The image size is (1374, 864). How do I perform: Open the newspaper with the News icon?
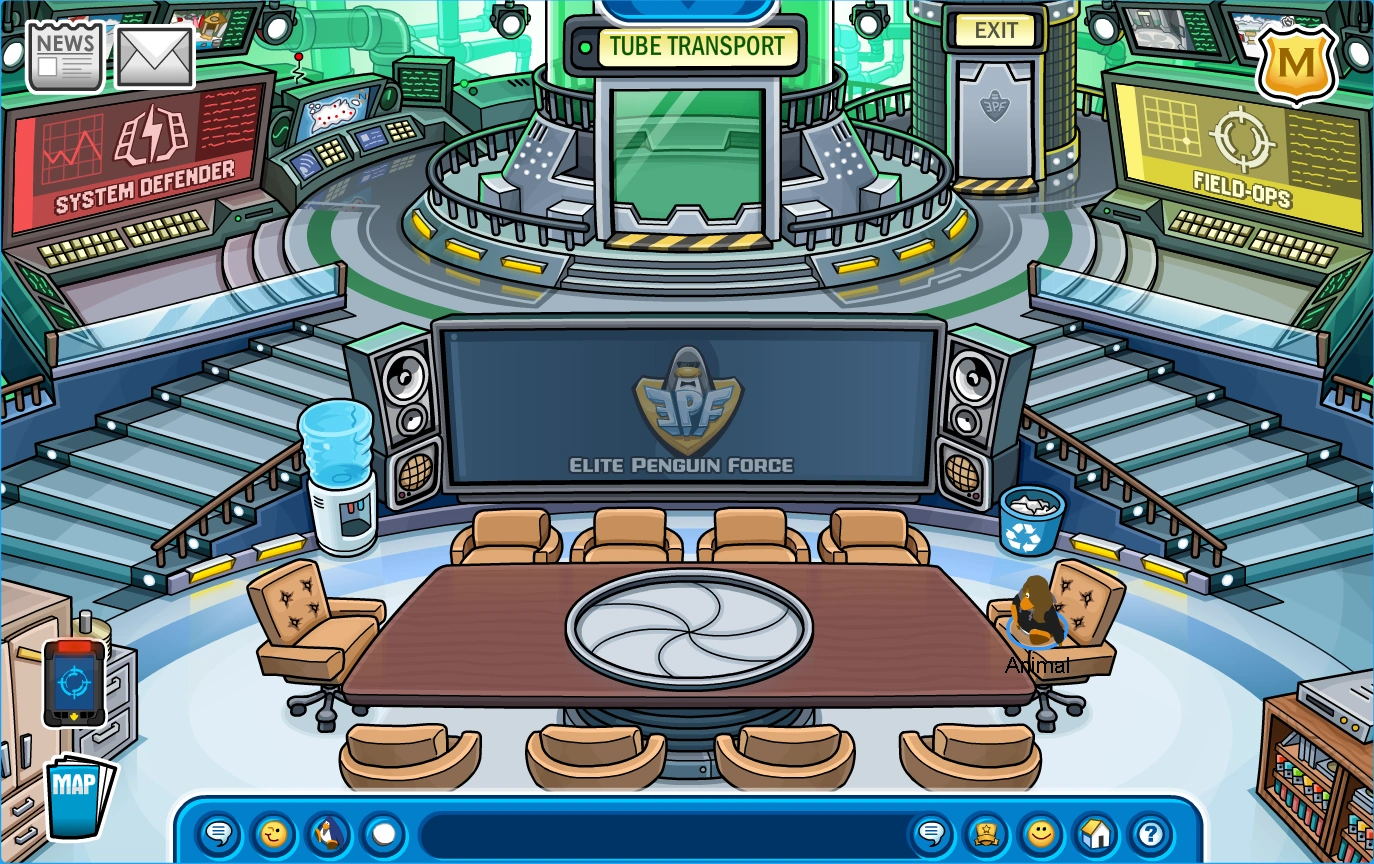tap(64, 55)
